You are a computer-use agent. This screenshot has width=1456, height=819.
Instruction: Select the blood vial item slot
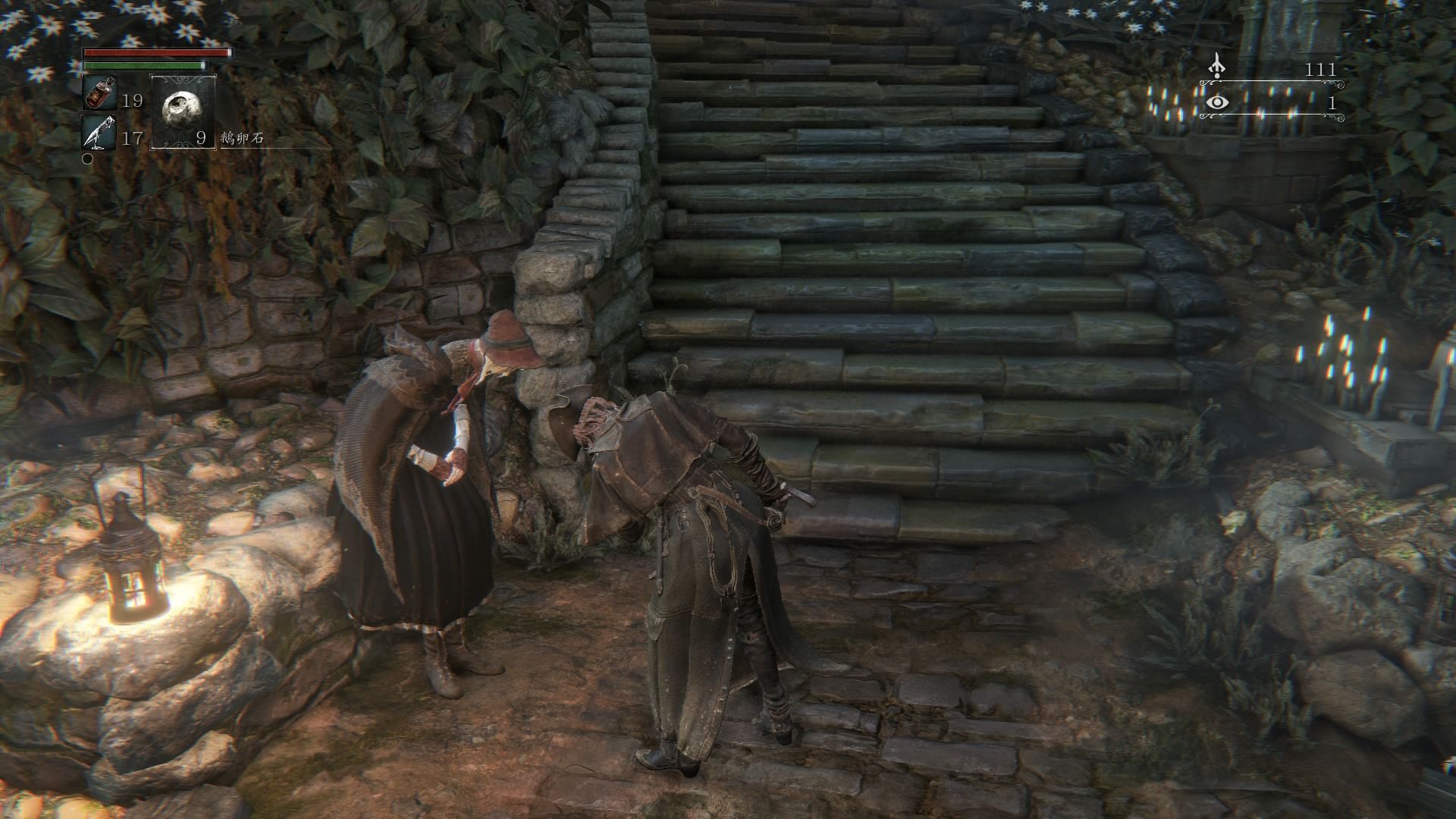99,93
